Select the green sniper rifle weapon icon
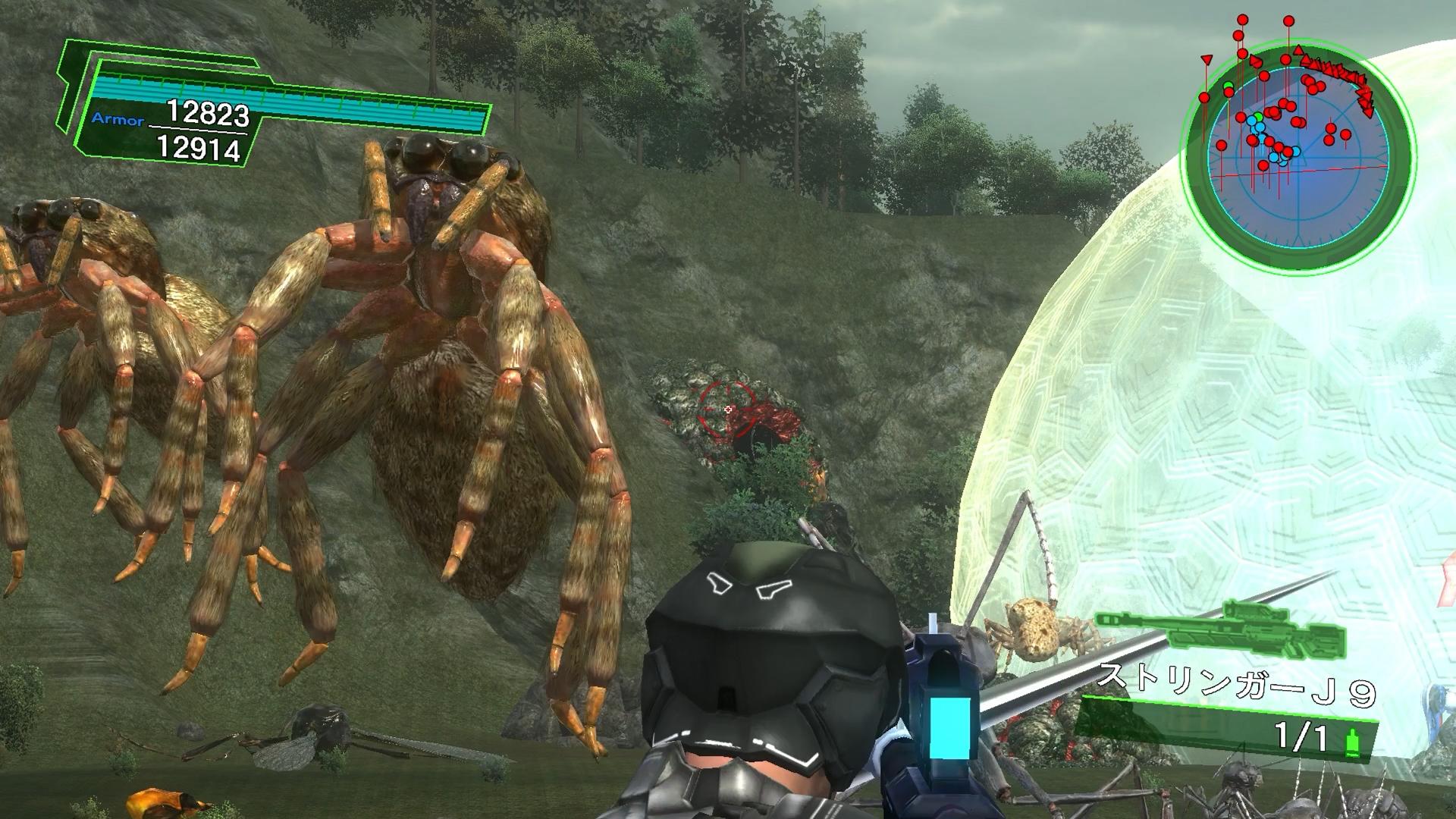Viewport: 1456px width, 819px height. (x=1221, y=630)
